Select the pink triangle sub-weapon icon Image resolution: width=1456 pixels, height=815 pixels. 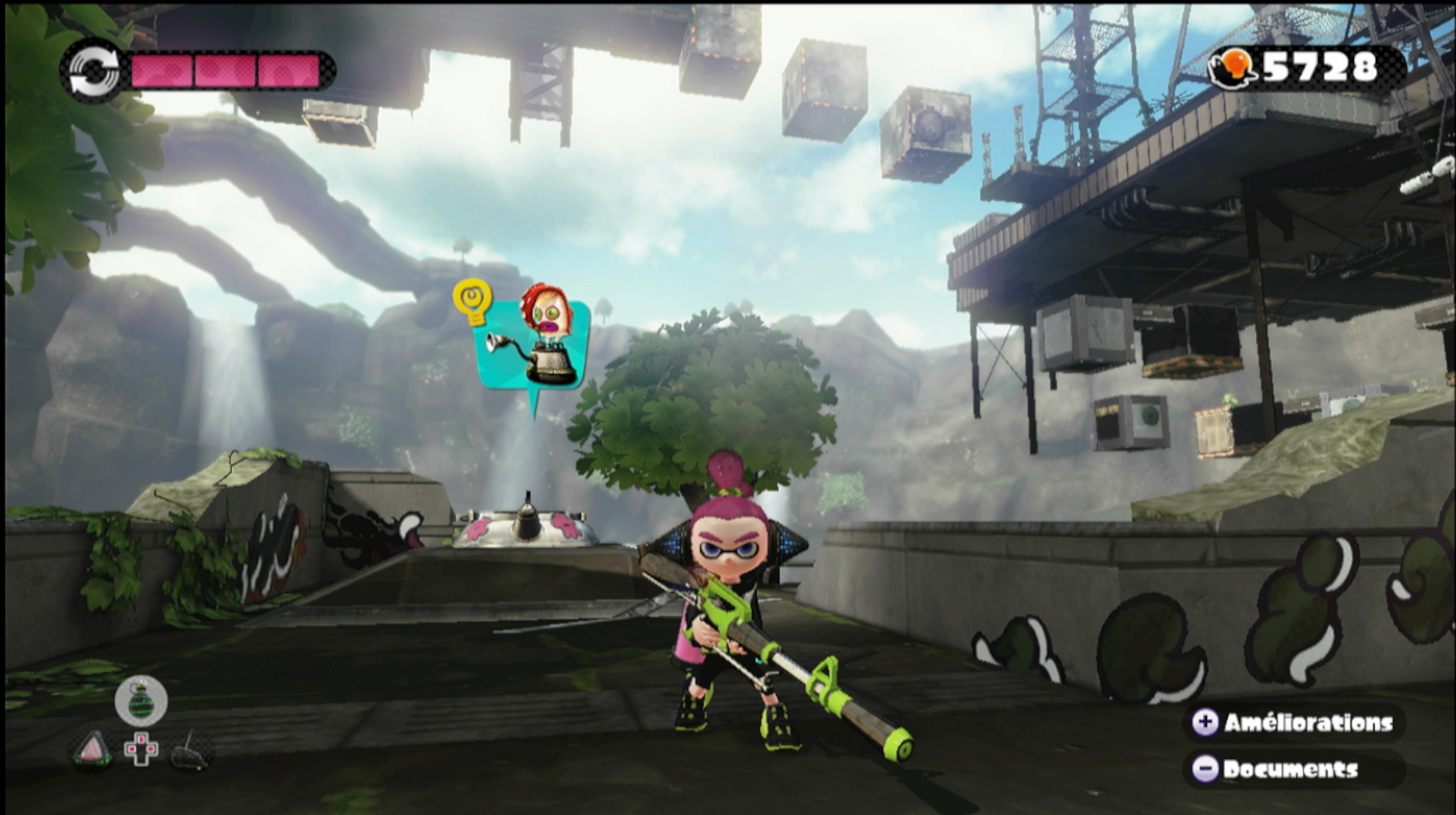[92, 749]
